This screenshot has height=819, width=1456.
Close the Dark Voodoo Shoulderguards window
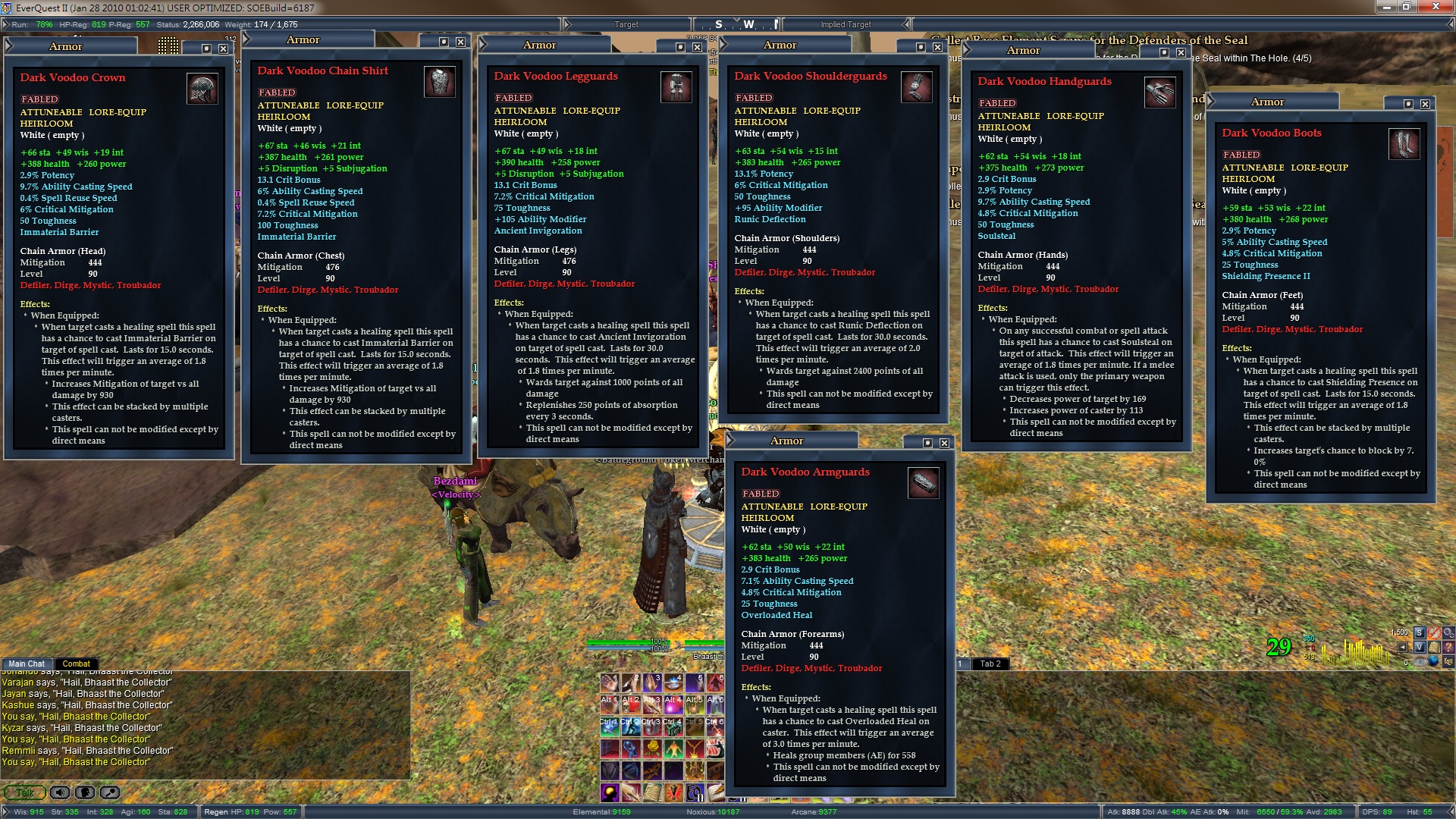pyautogui.click(x=937, y=47)
